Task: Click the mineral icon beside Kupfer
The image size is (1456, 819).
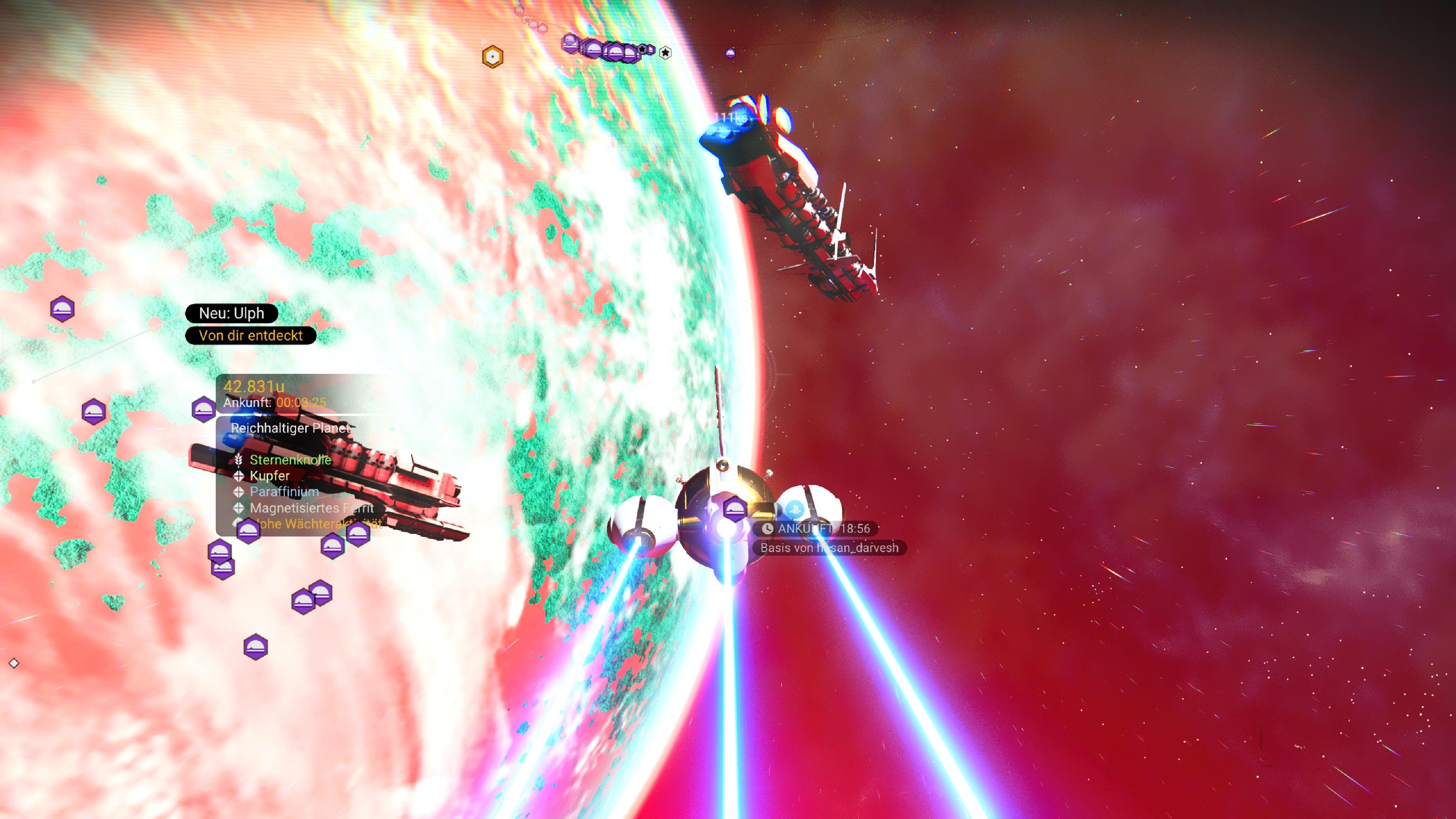Action: [x=240, y=477]
